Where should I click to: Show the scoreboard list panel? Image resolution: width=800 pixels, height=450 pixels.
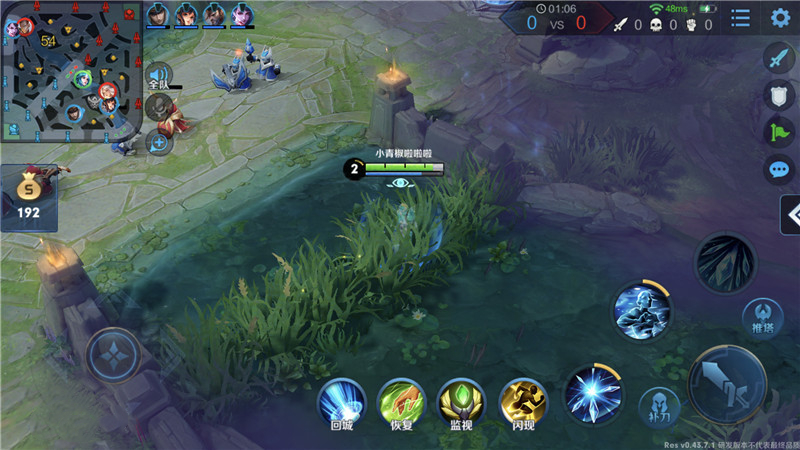[741, 18]
